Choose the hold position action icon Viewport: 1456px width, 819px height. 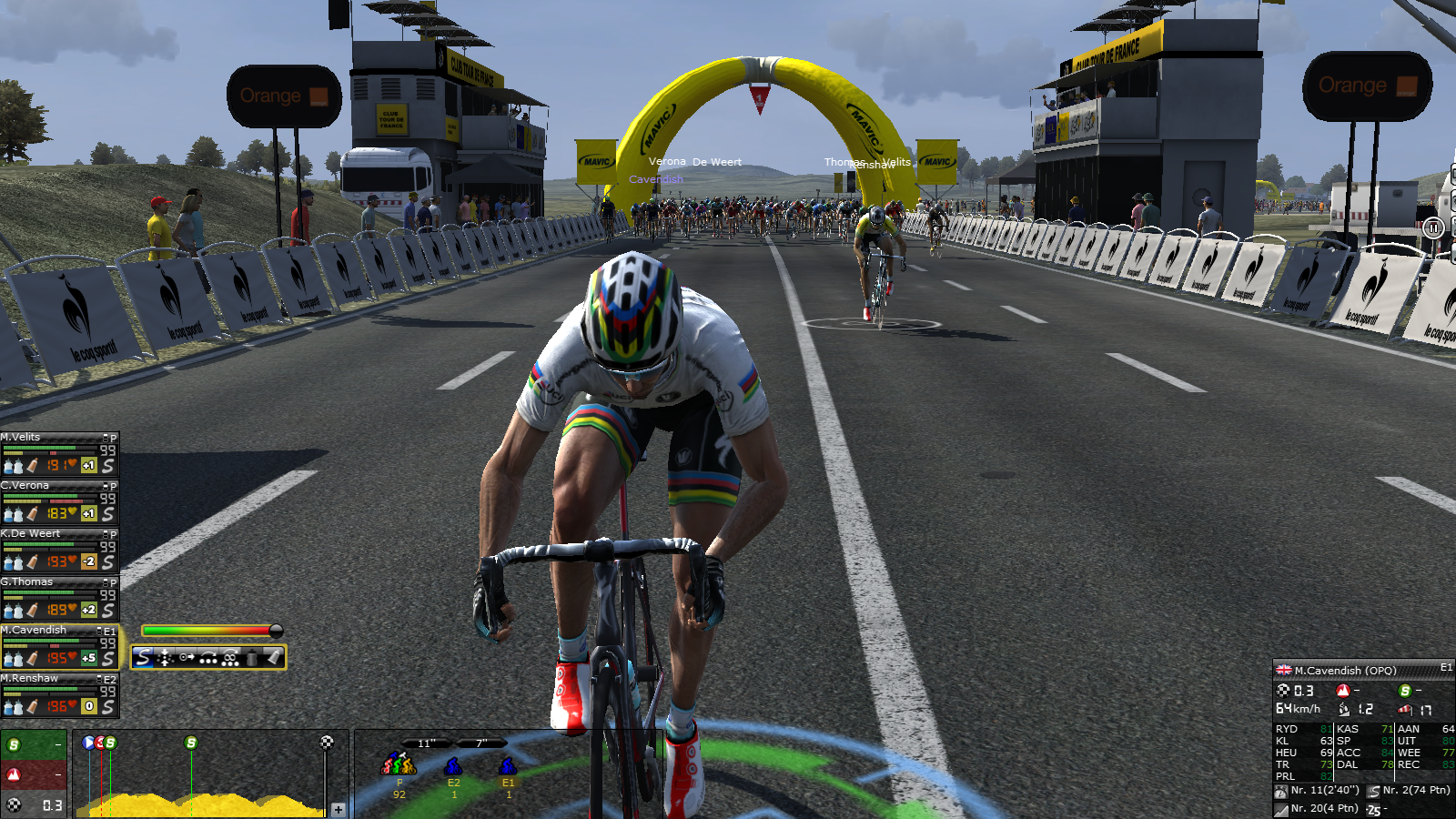pos(165,657)
